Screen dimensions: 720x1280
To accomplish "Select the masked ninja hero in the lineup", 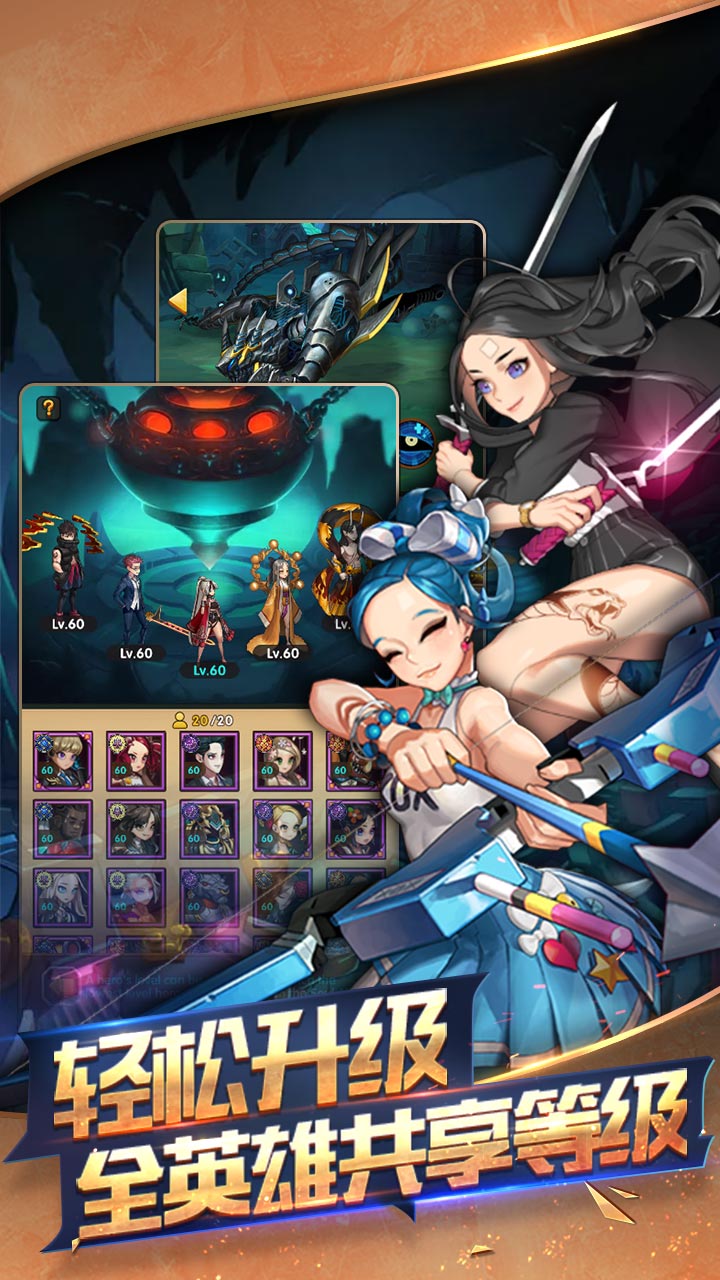I will (x=68, y=570).
